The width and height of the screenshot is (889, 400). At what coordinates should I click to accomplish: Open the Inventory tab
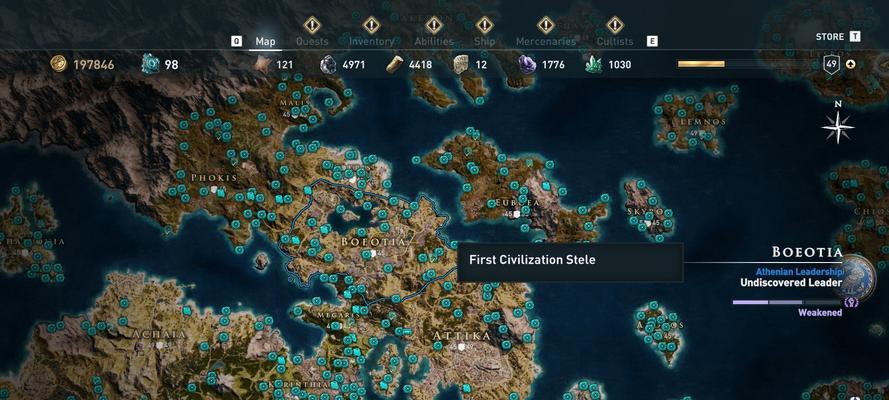(x=371, y=41)
